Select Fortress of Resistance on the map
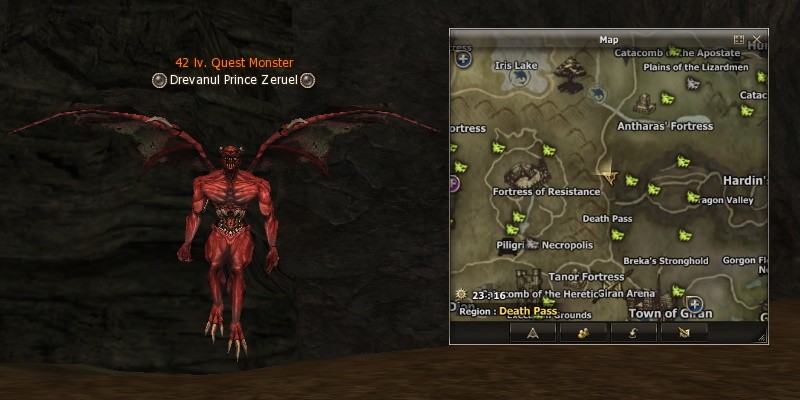This screenshot has width=800, height=400. [546, 191]
